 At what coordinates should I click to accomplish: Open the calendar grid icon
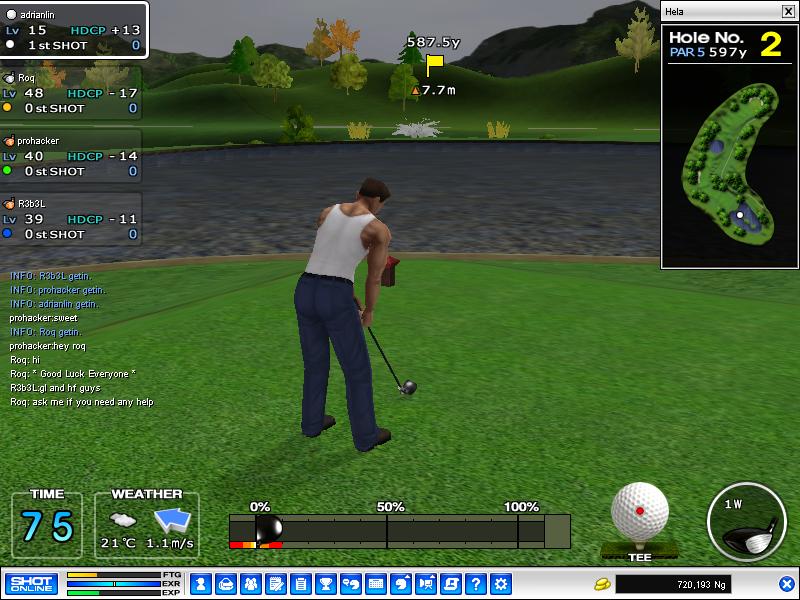click(376, 583)
